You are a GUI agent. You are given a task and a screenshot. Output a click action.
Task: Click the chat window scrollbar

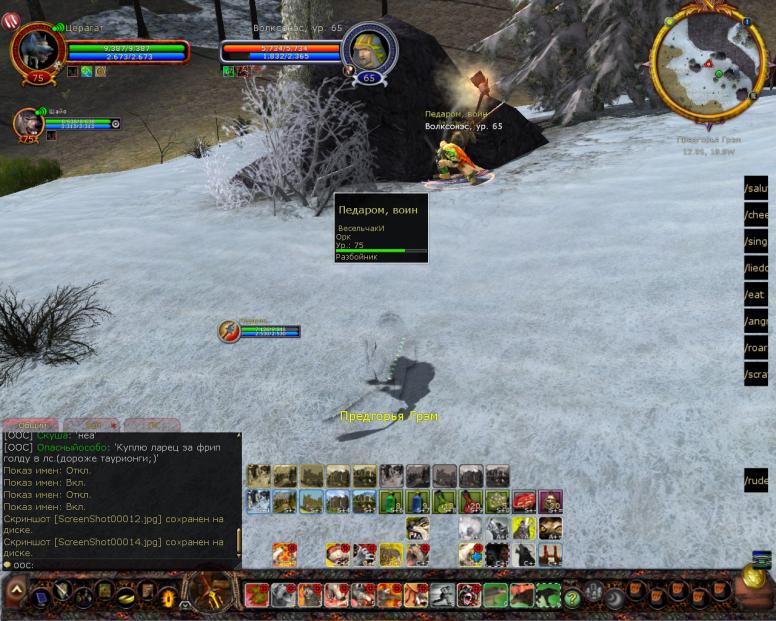pyautogui.click(x=238, y=541)
